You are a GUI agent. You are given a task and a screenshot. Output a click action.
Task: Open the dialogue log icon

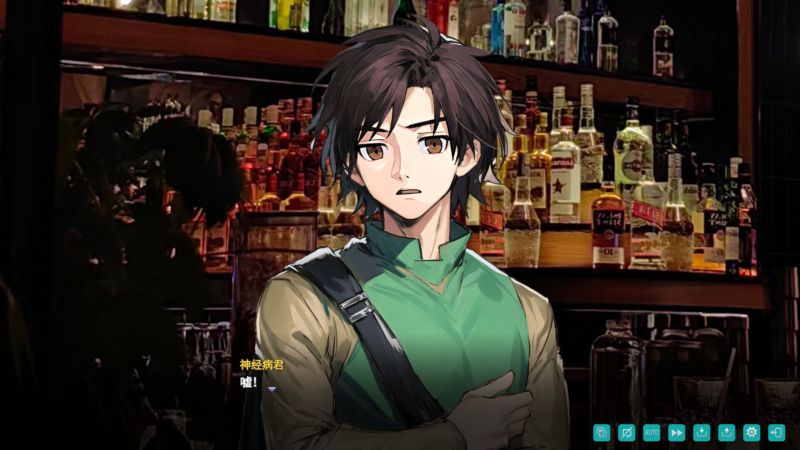click(602, 432)
